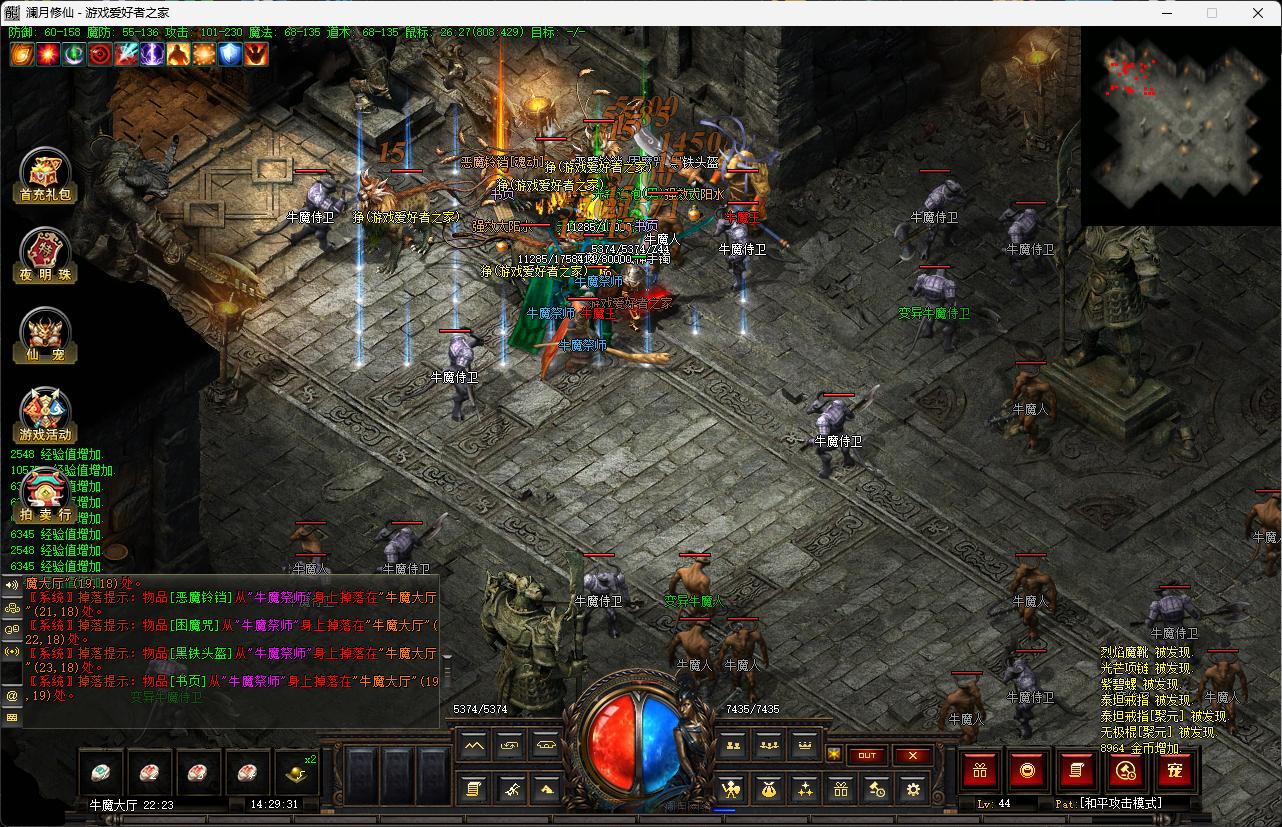Viewport: 1282px width, 827px height.
Task: Click the red 宠 pet button
Action: pos(1176,770)
